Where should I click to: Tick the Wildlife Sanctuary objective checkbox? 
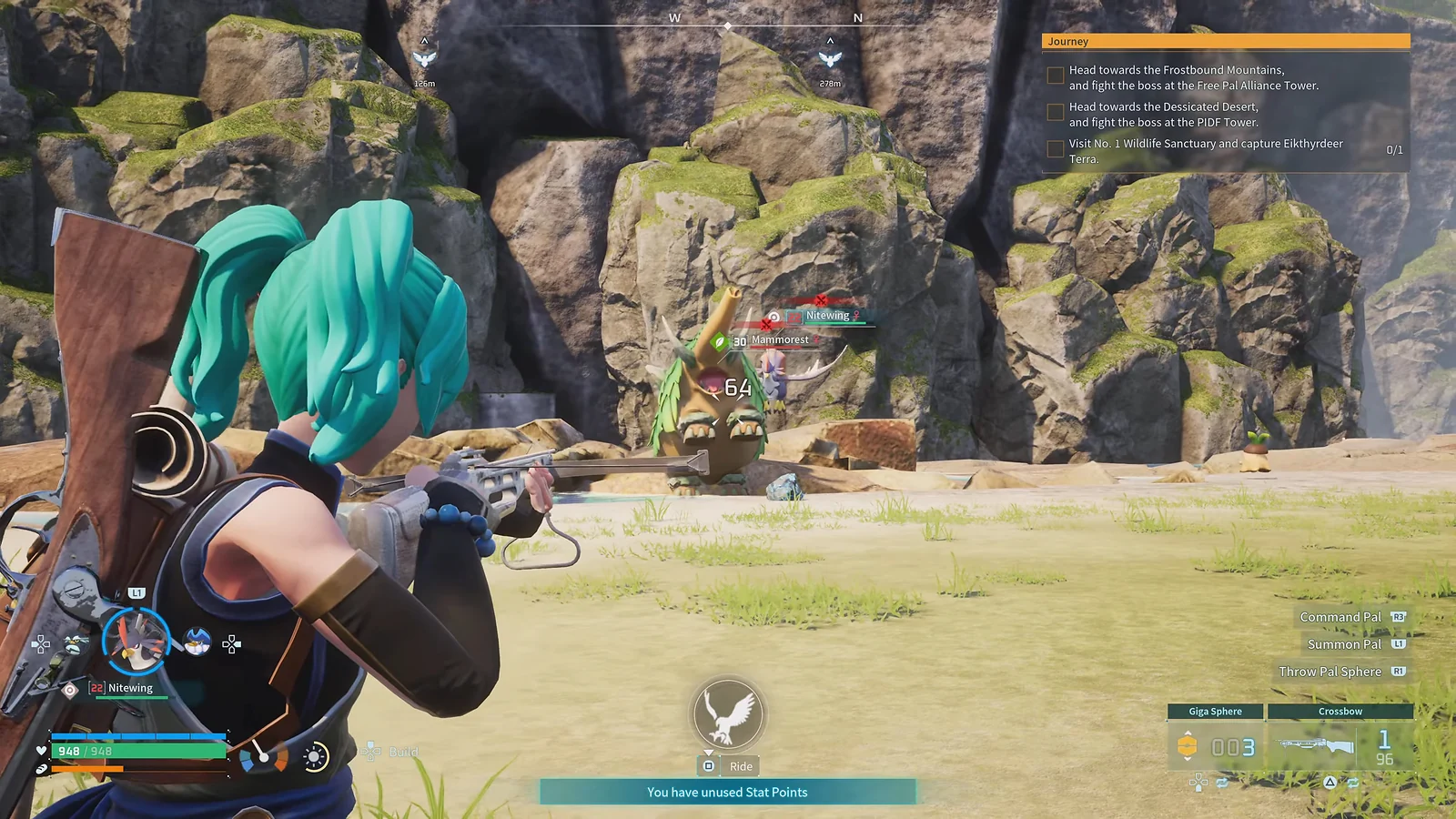click(1056, 149)
